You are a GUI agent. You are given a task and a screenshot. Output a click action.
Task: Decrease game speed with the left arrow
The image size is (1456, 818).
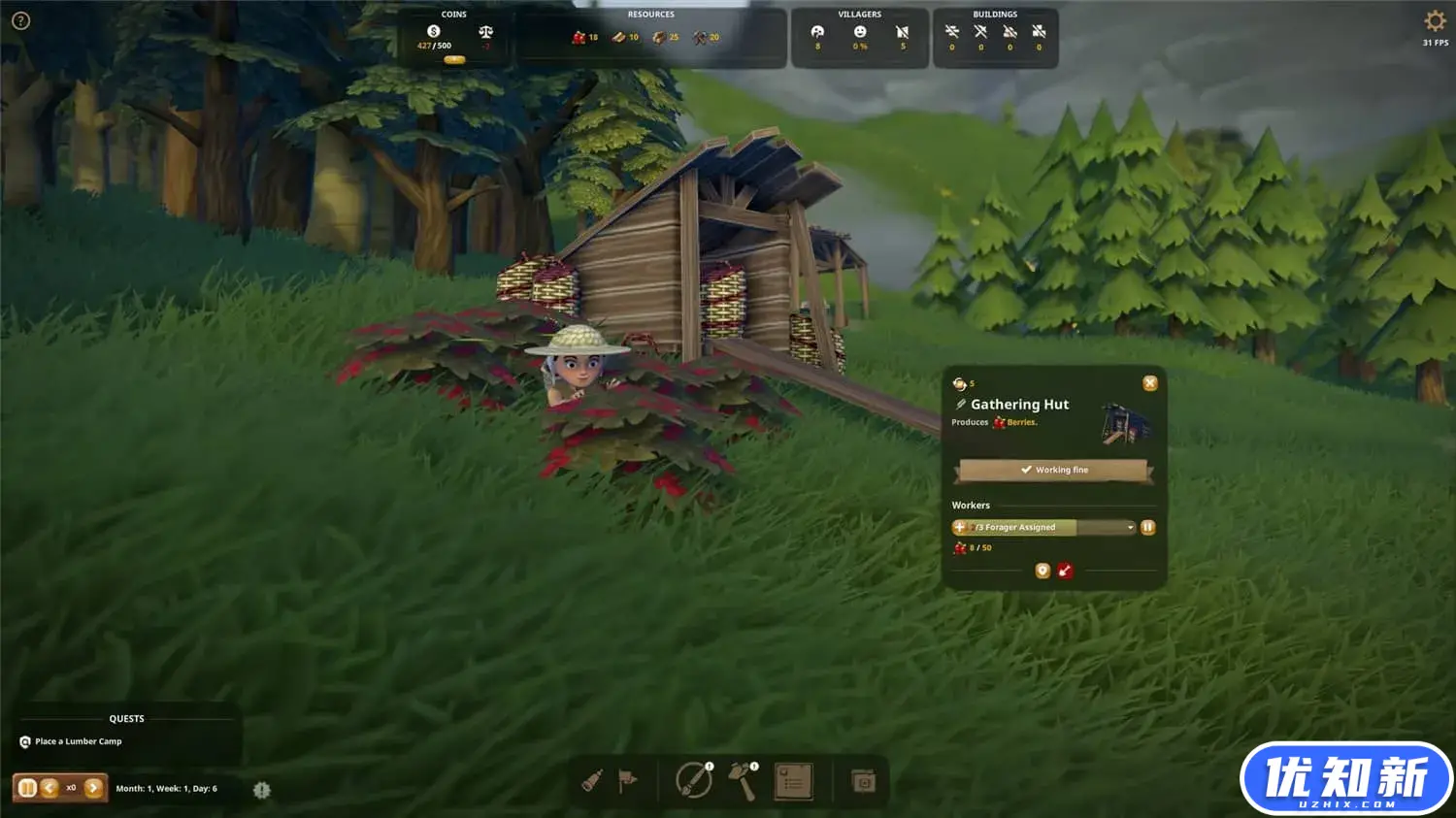[50, 788]
